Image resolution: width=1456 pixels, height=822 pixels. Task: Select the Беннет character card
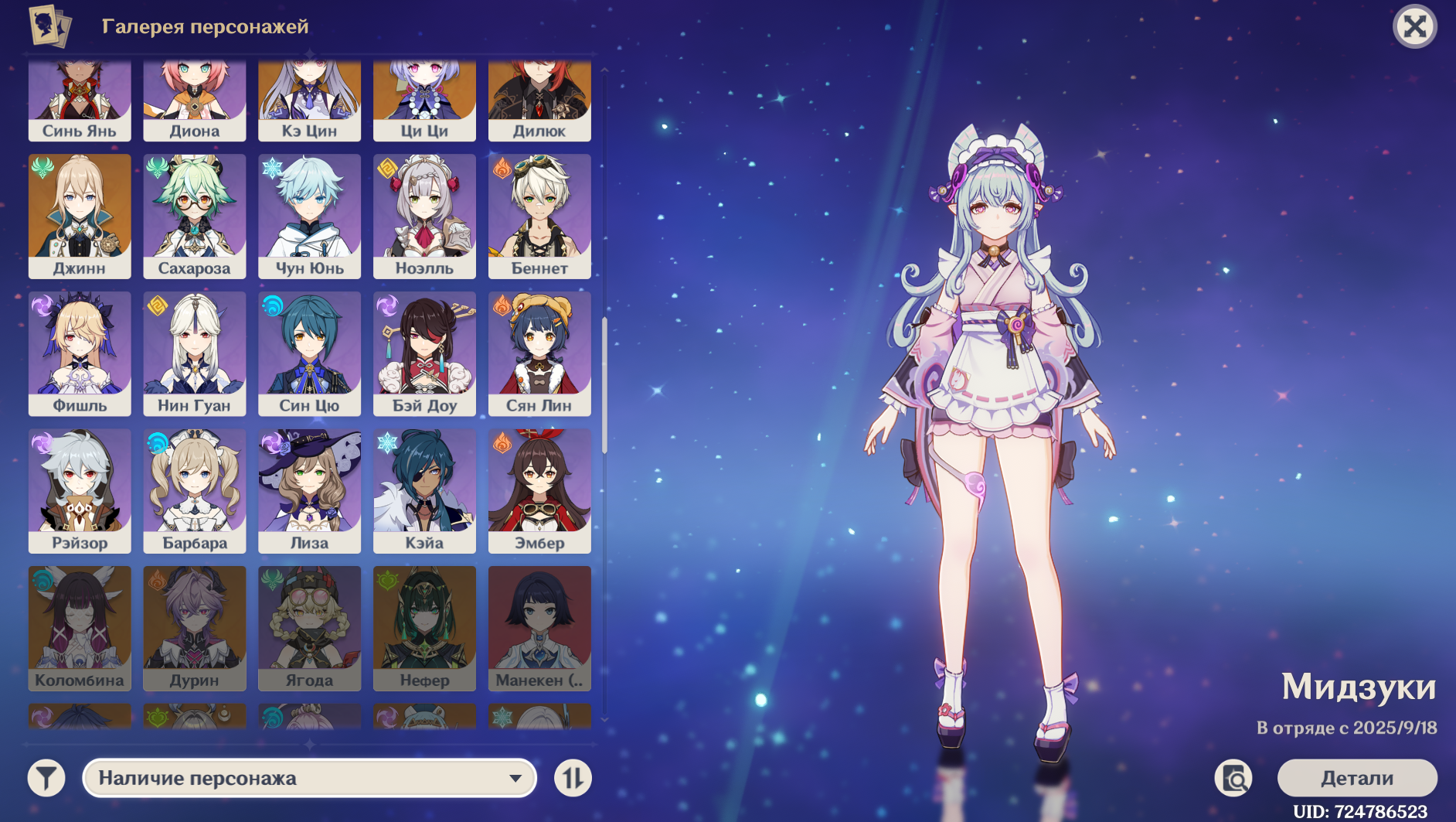(539, 216)
